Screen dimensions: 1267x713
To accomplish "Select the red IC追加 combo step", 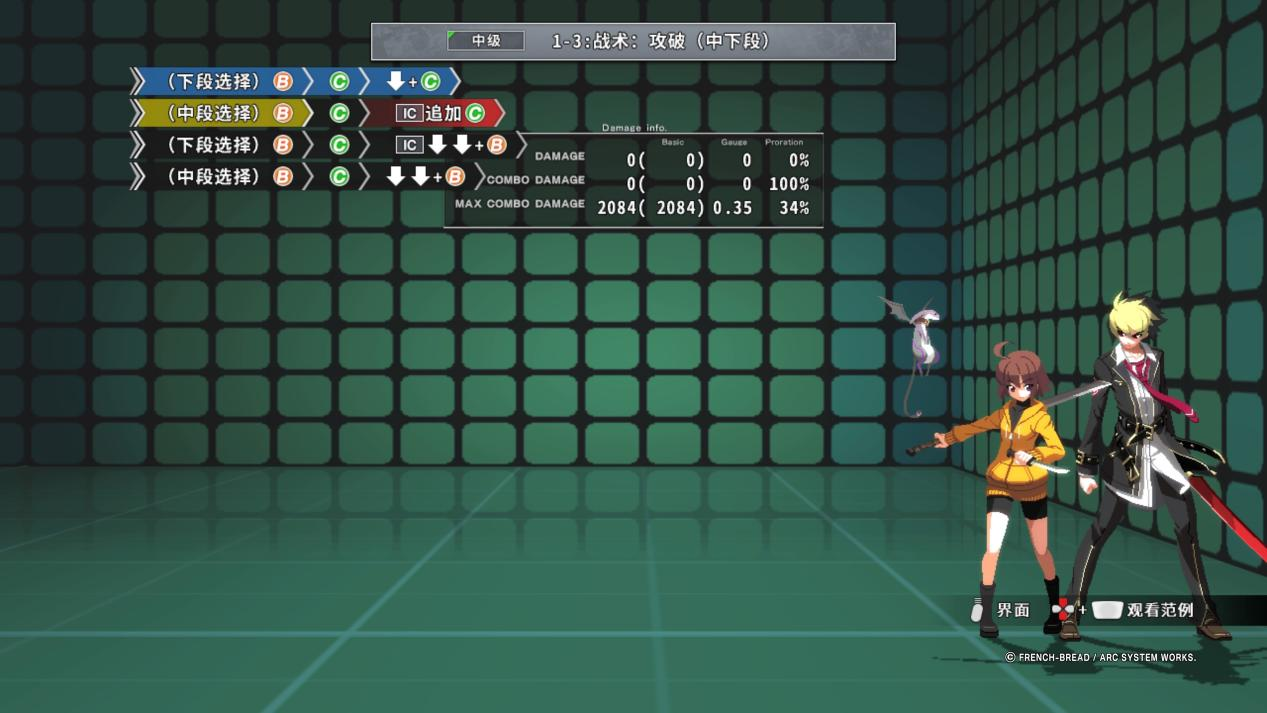I will pyautogui.click(x=438, y=113).
